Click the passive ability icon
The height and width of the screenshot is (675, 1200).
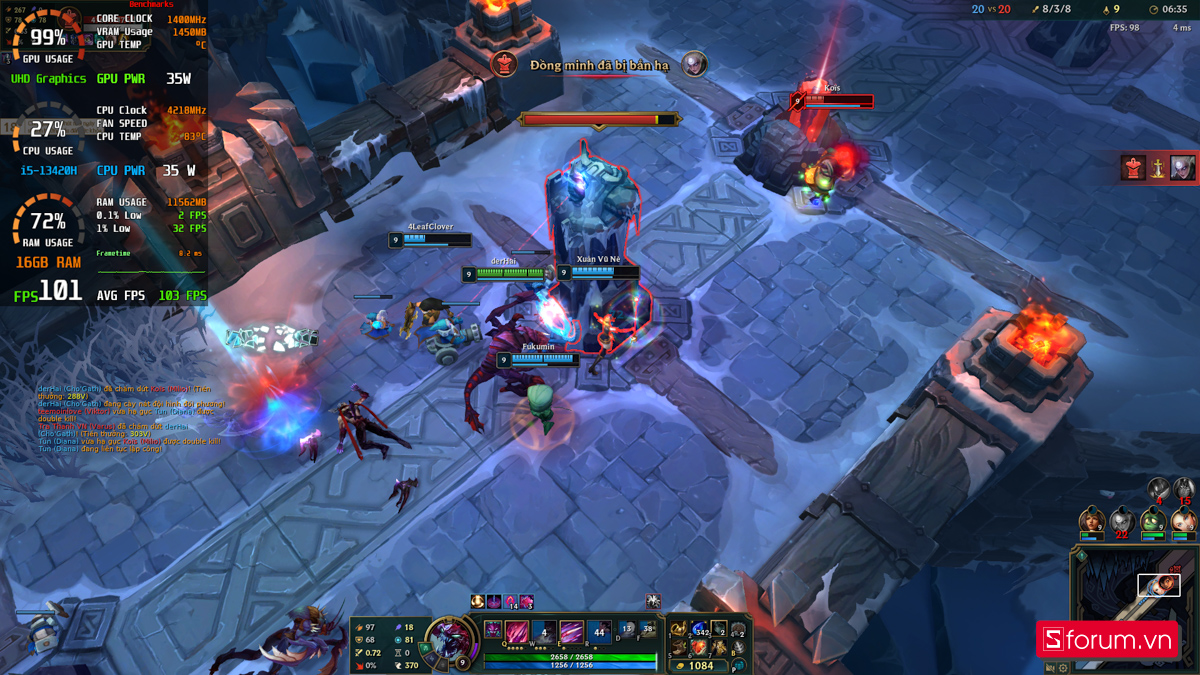click(x=495, y=629)
